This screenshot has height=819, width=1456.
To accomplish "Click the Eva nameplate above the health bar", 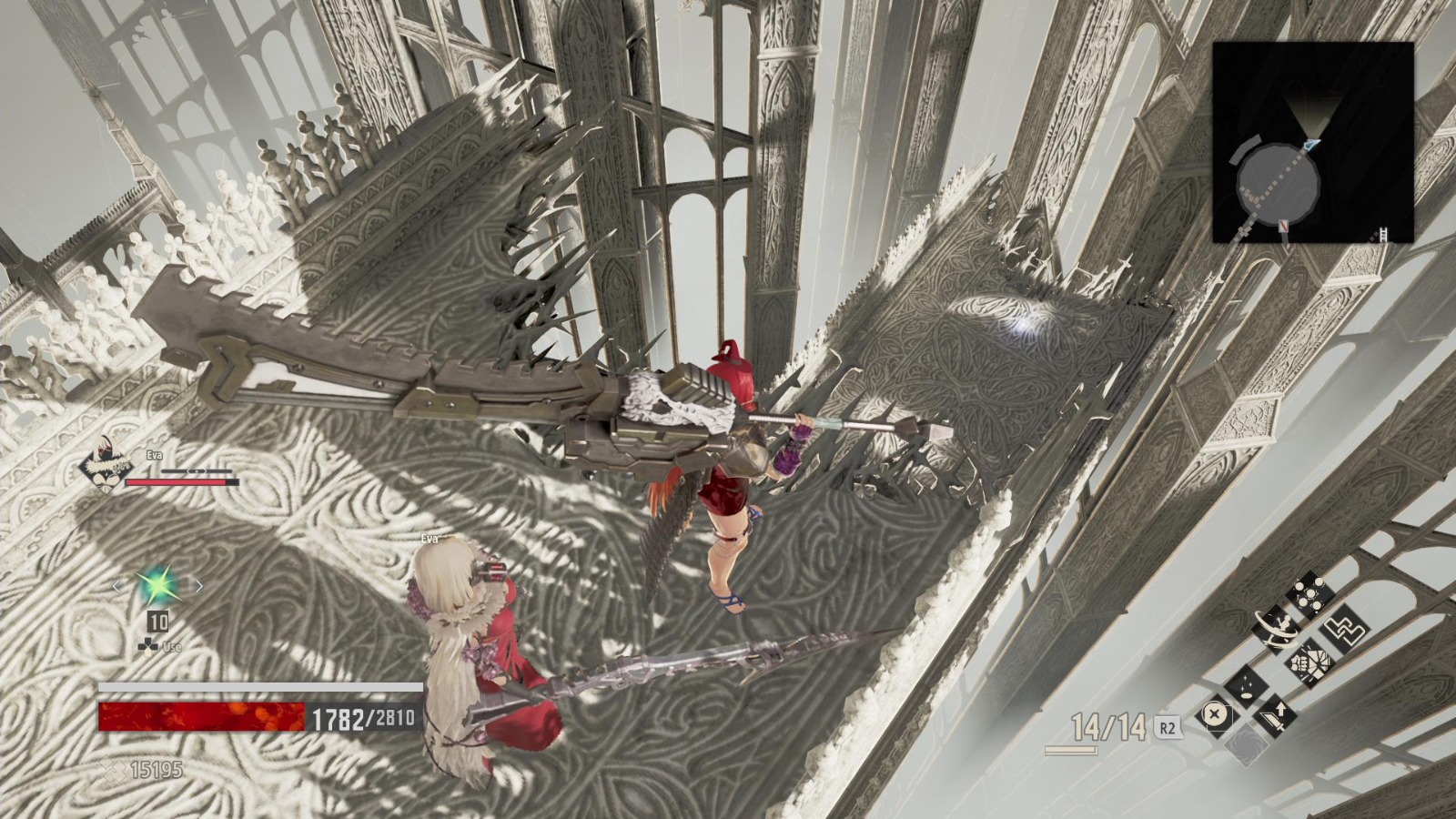I will click(153, 455).
